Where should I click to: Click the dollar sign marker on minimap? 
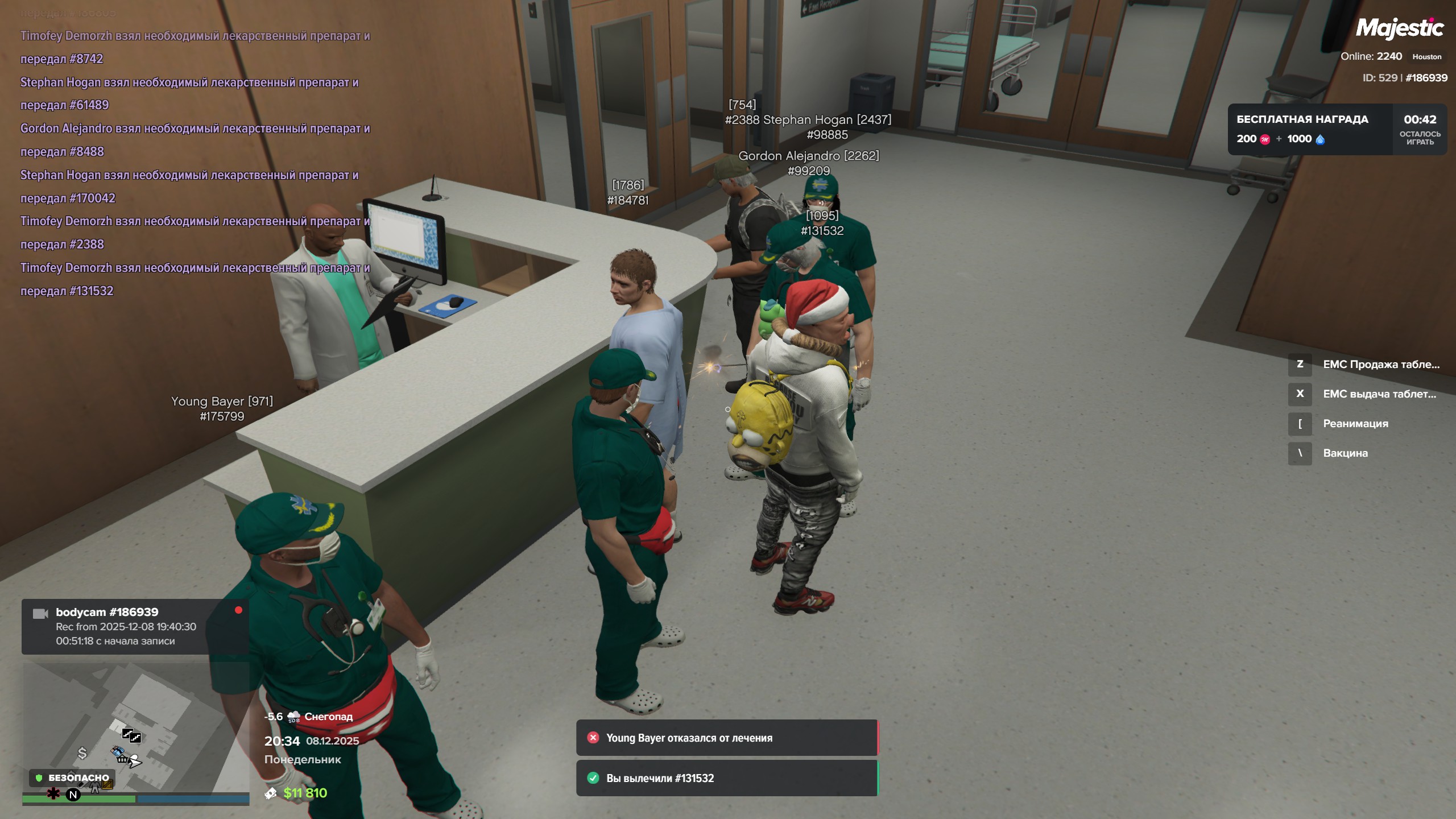(82, 754)
